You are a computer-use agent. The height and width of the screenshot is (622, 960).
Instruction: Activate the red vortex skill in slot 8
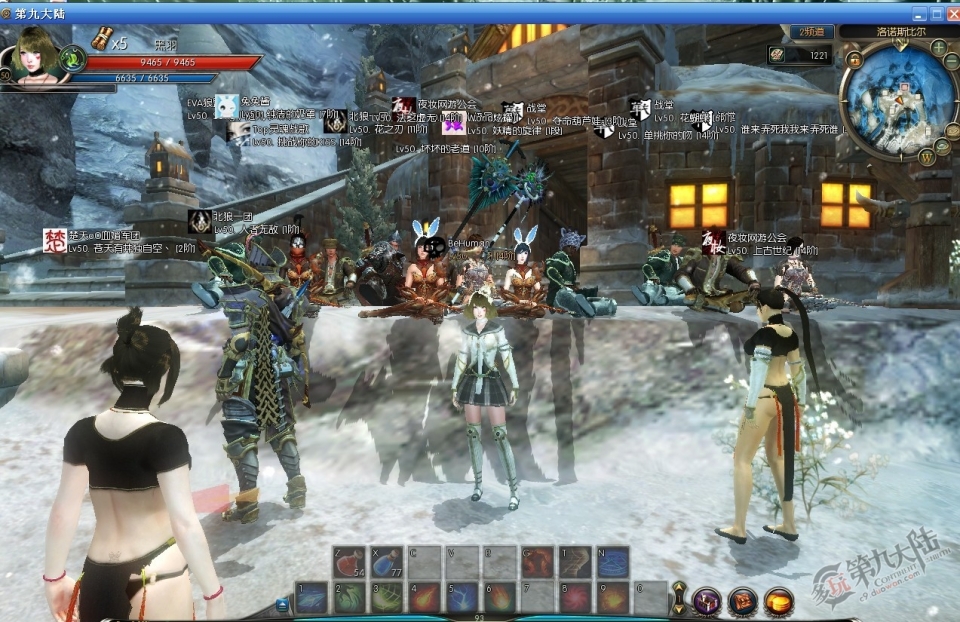[x=575, y=598]
